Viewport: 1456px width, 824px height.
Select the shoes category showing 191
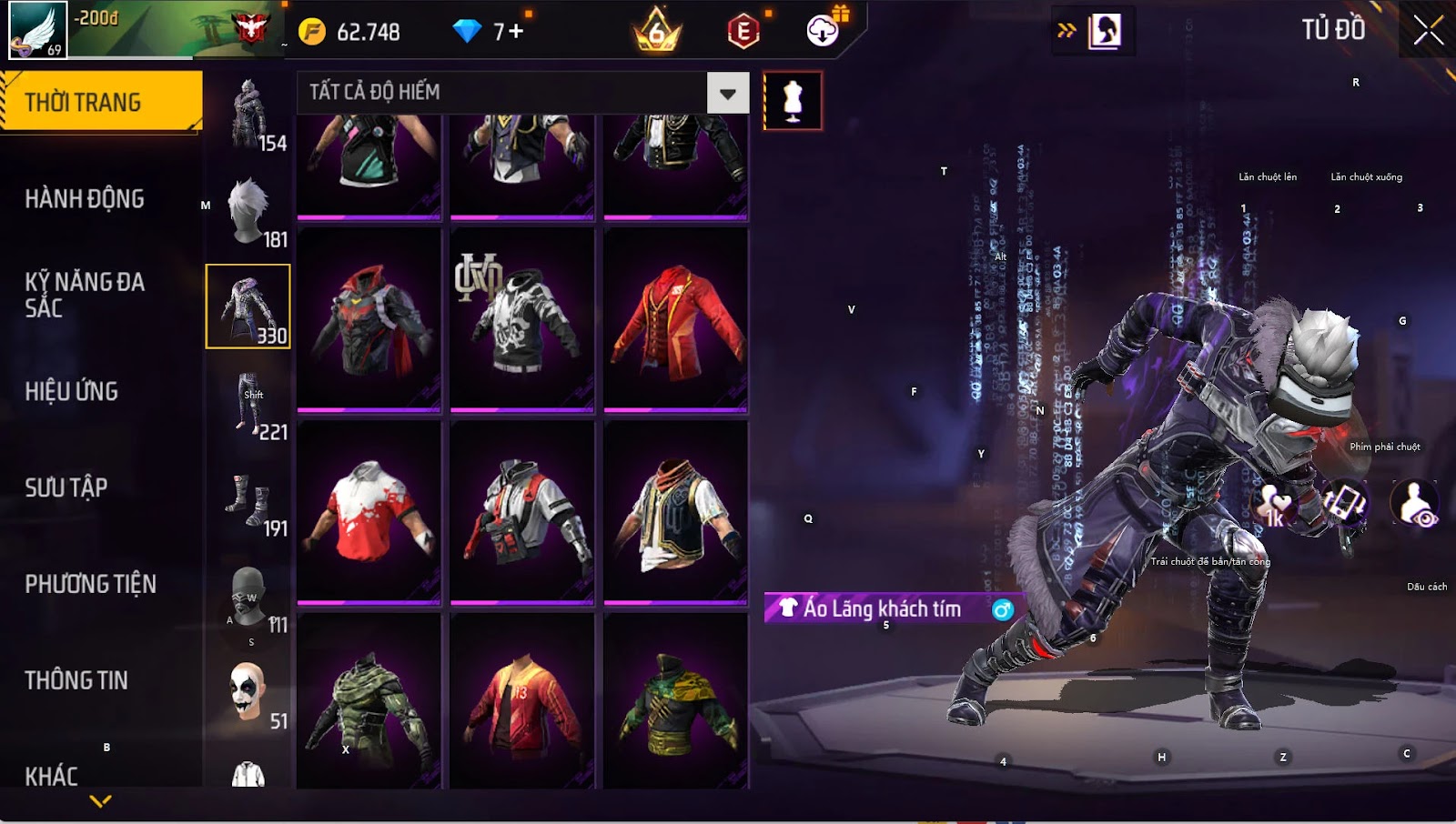click(248, 500)
